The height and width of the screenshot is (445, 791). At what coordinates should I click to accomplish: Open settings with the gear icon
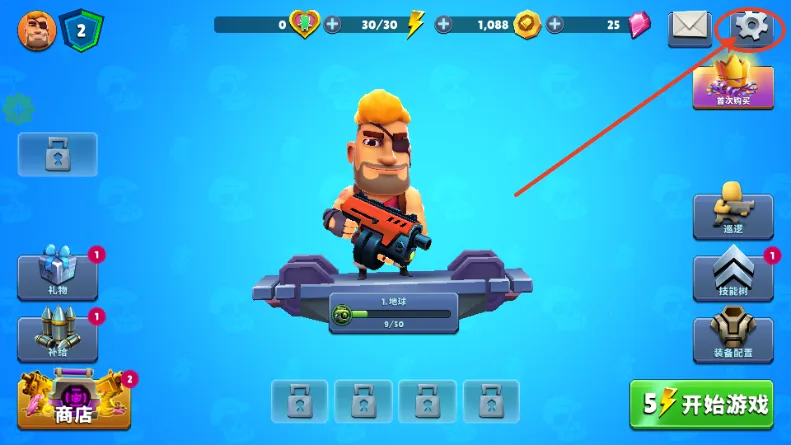(x=753, y=27)
